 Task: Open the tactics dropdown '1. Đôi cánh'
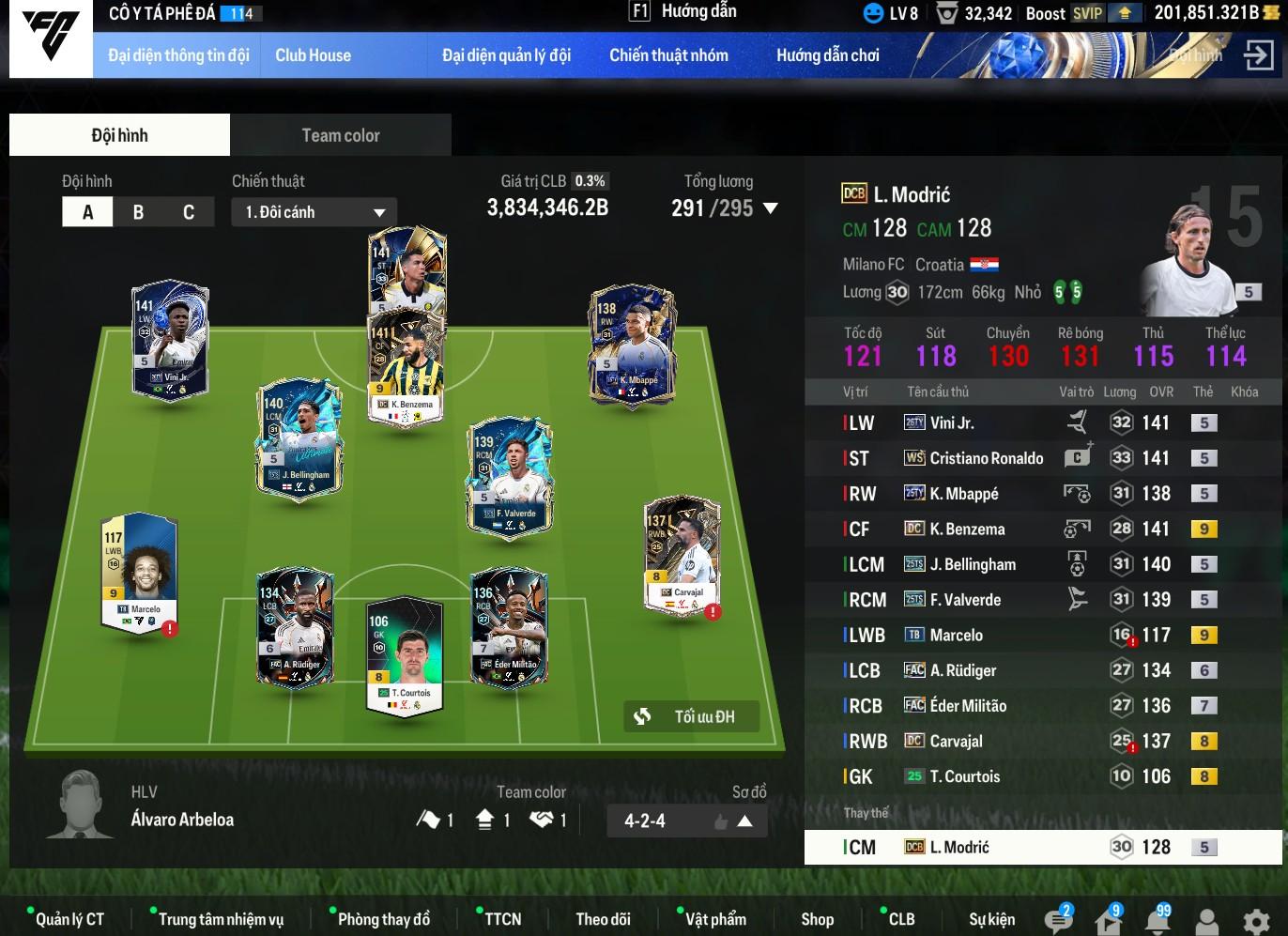[314, 212]
